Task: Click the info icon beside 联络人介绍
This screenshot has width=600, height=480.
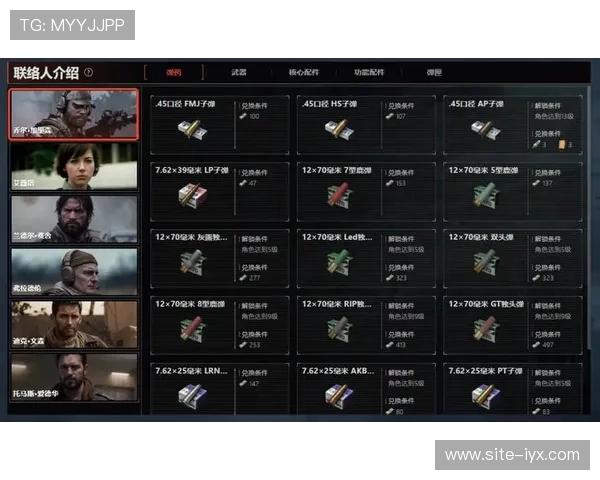Action: tap(89, 72)
